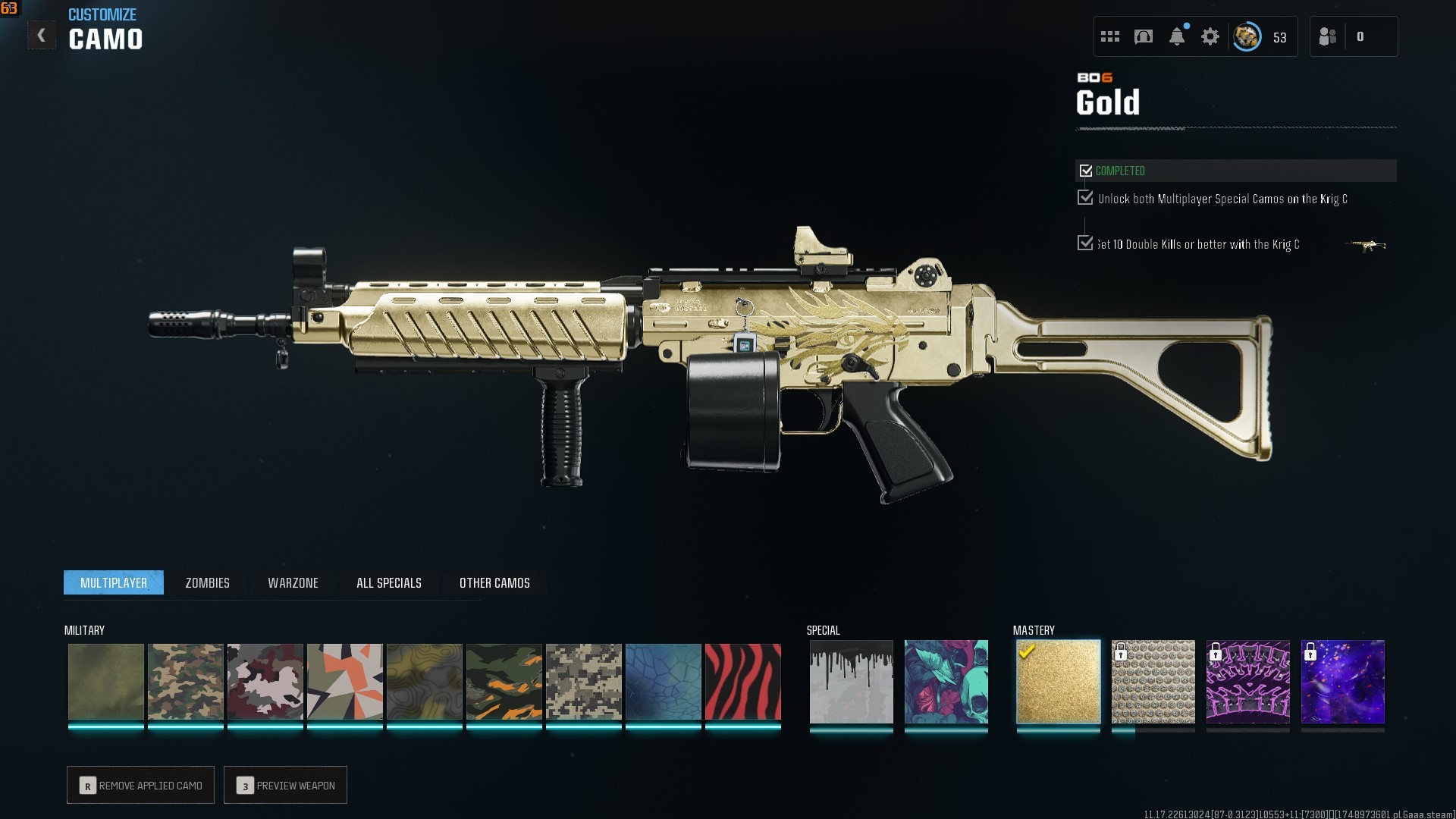Open the Warzone camo tab

tap(293, 582)
